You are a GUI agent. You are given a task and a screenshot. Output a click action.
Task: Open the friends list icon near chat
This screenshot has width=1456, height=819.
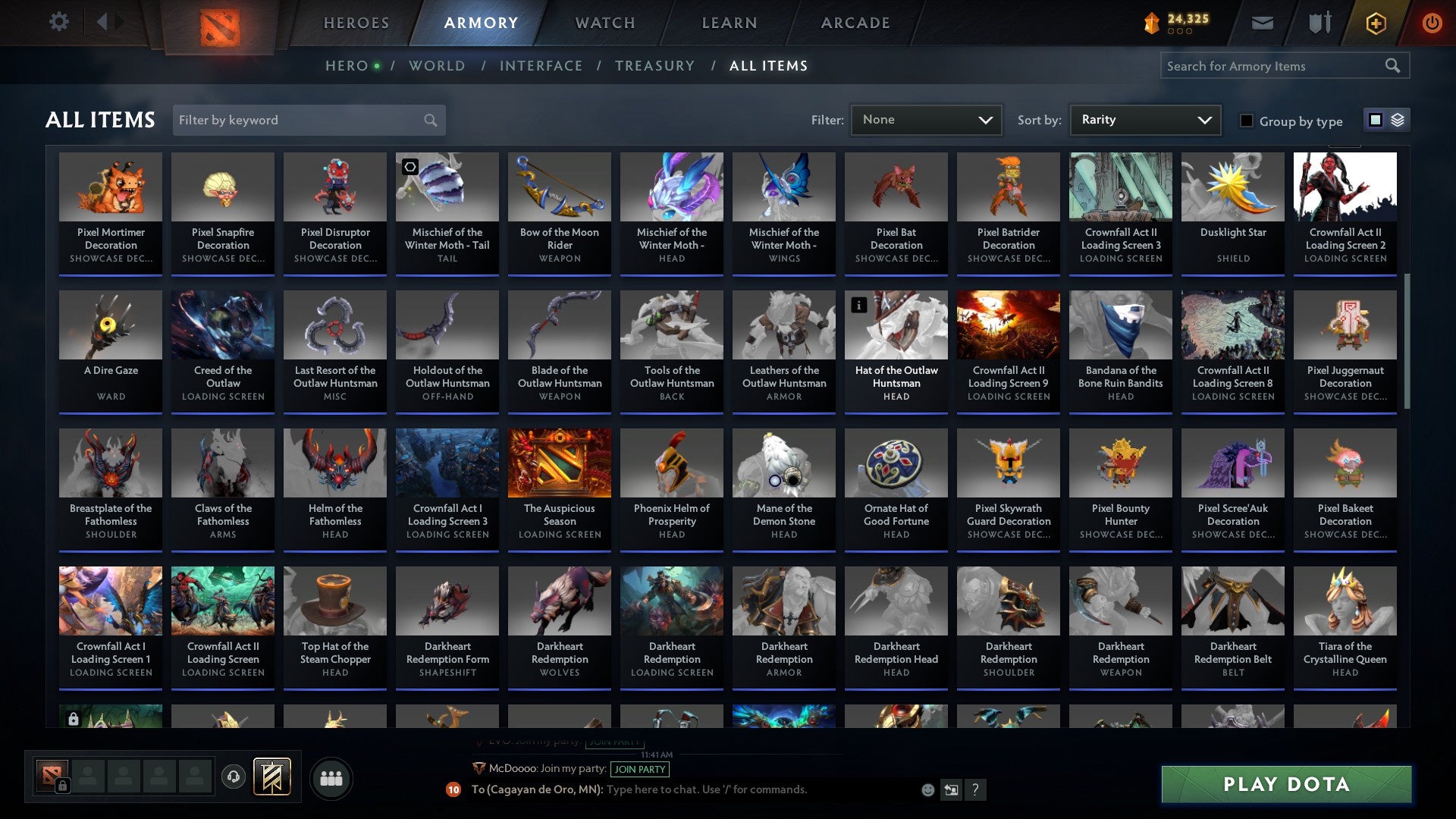tap(330, 777)
